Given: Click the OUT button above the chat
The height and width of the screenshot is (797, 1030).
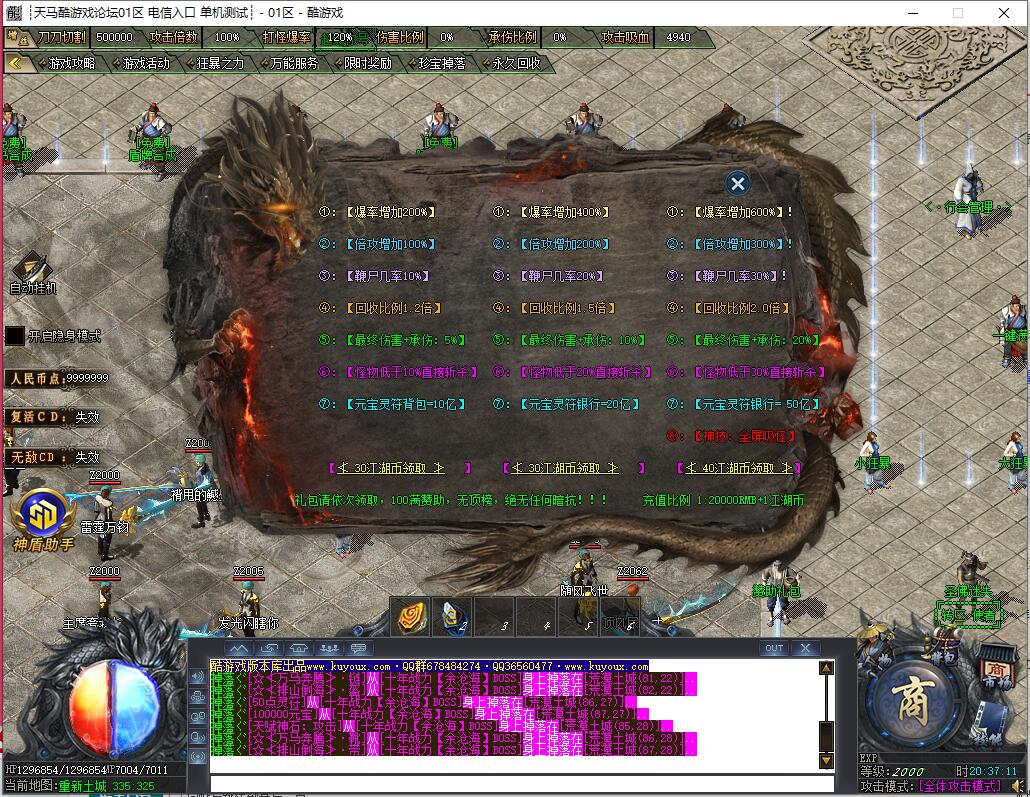Looking at the screenshot, I should coord(774,648).
